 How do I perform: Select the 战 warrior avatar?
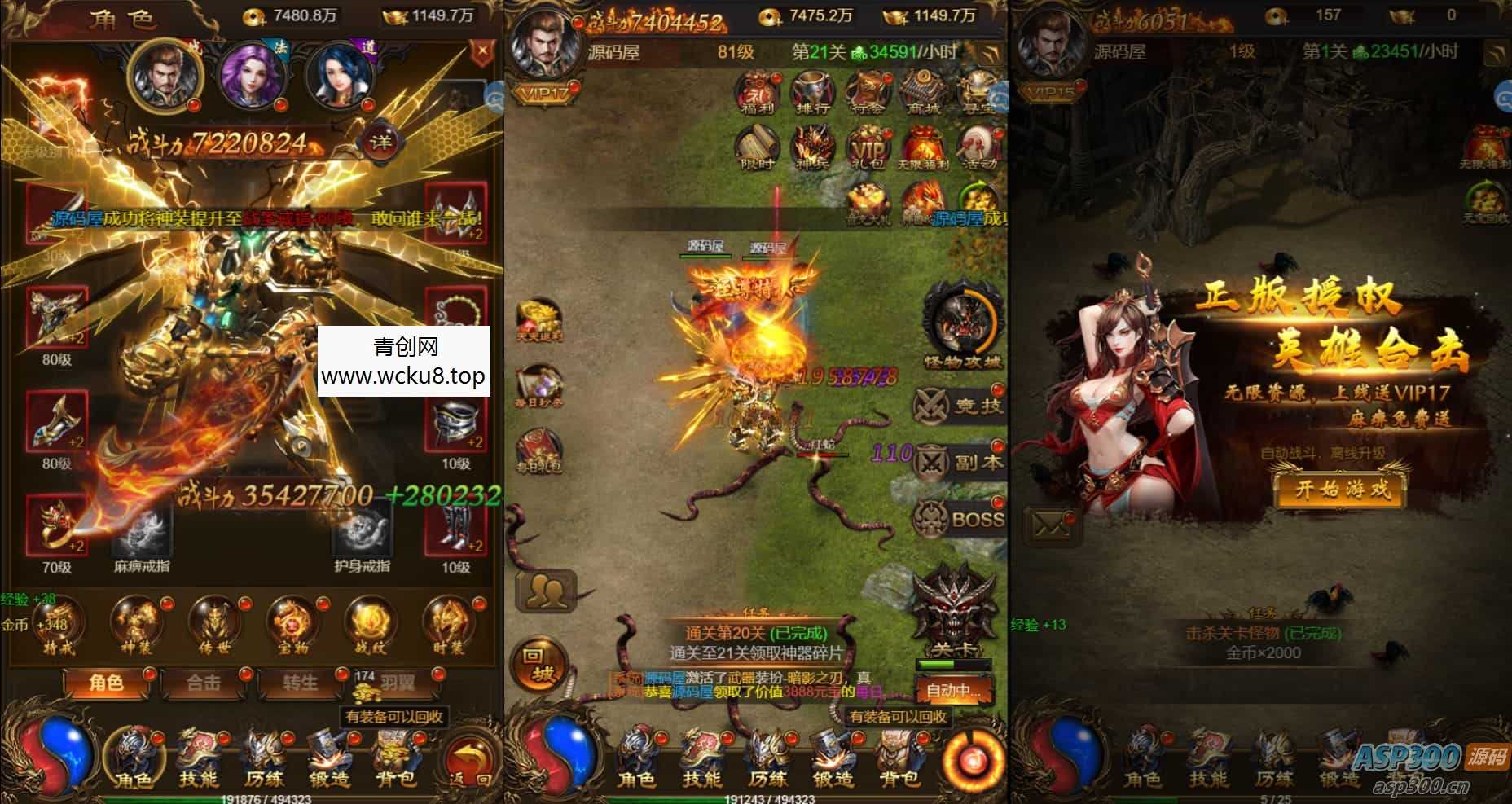pyautogui.click(x=167, y=76)
